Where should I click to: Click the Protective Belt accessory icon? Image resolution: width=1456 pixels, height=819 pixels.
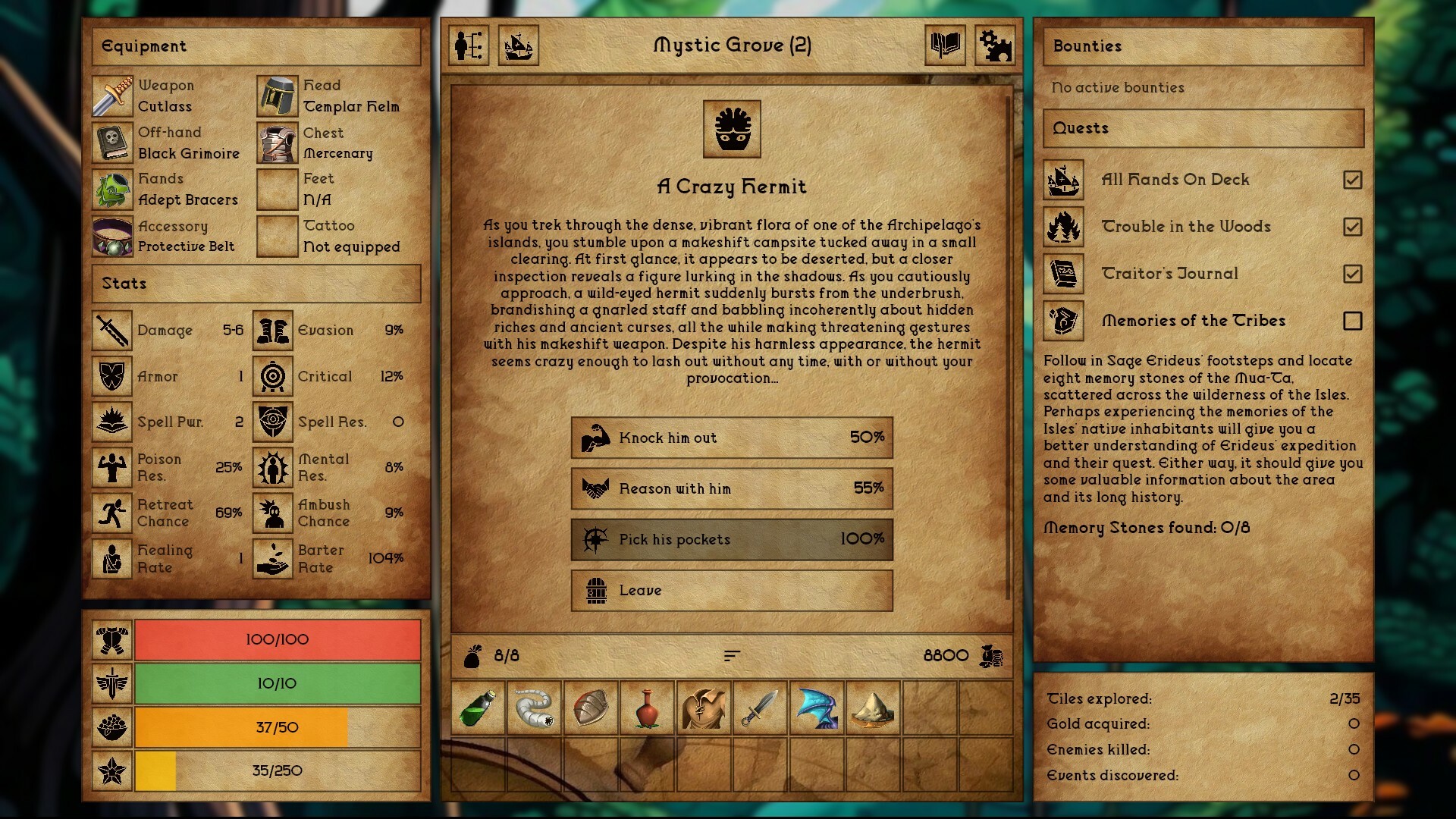point(112,236)
